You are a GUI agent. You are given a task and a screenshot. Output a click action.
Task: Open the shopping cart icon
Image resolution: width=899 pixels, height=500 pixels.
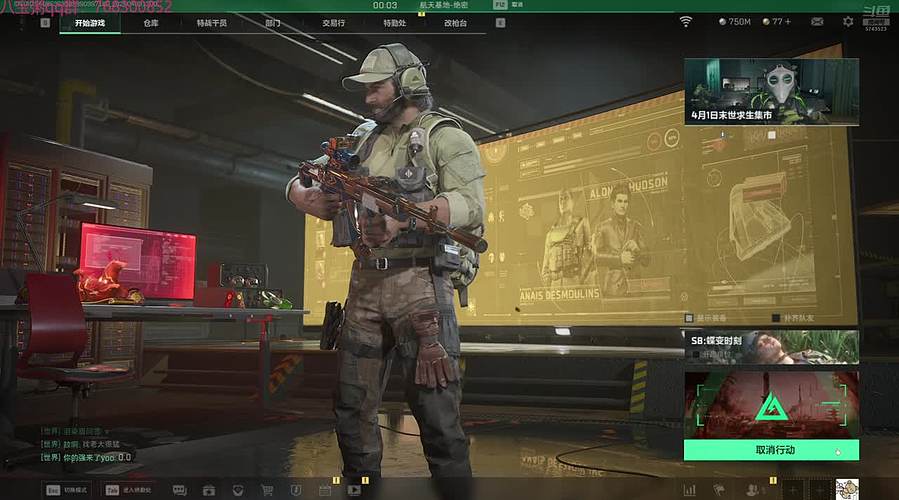tap(267, 490)
